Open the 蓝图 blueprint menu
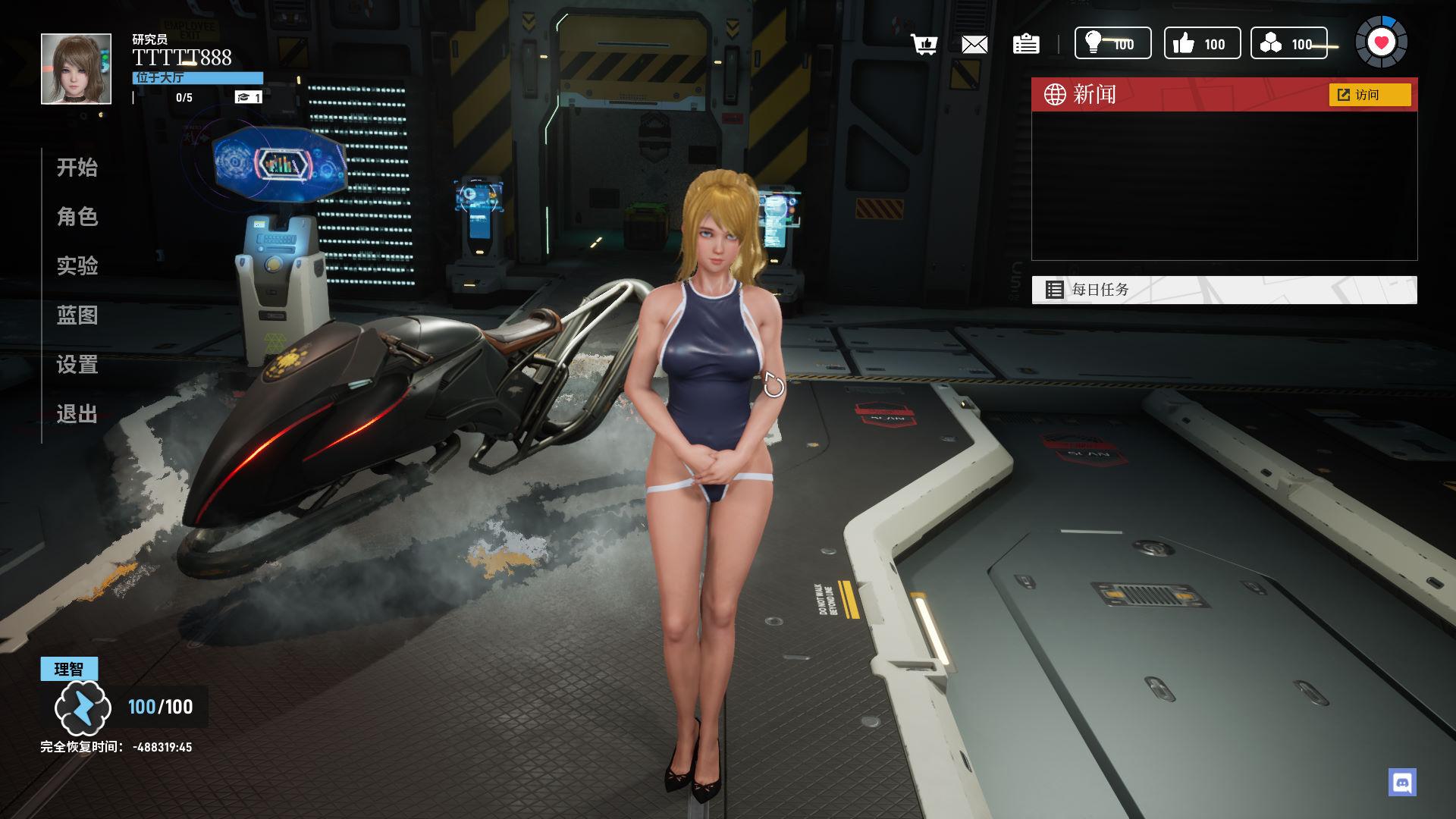Viewport: 1456px width, 819px height. click(77, 315)
